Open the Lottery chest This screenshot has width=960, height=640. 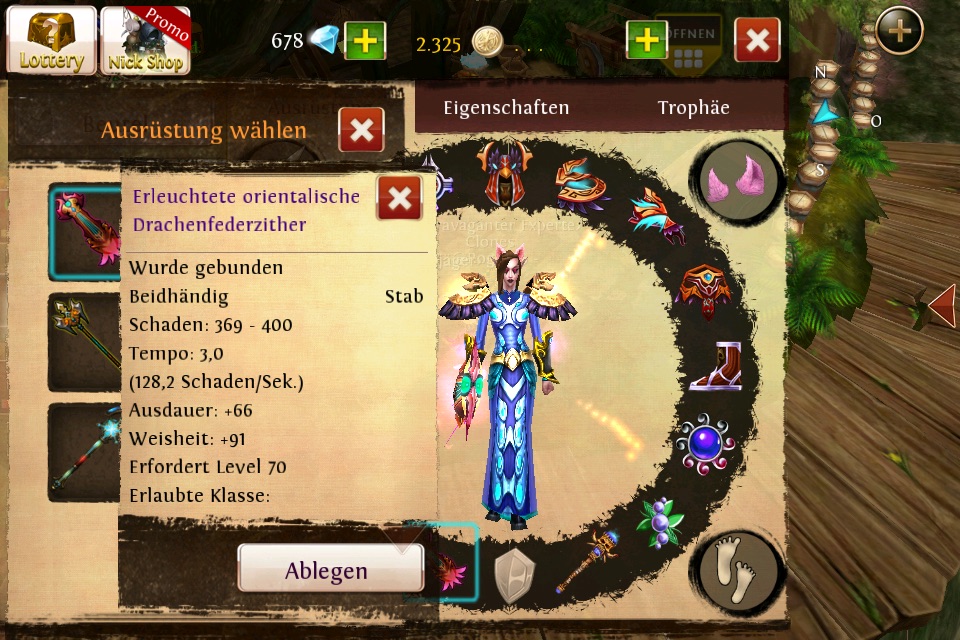51,40
